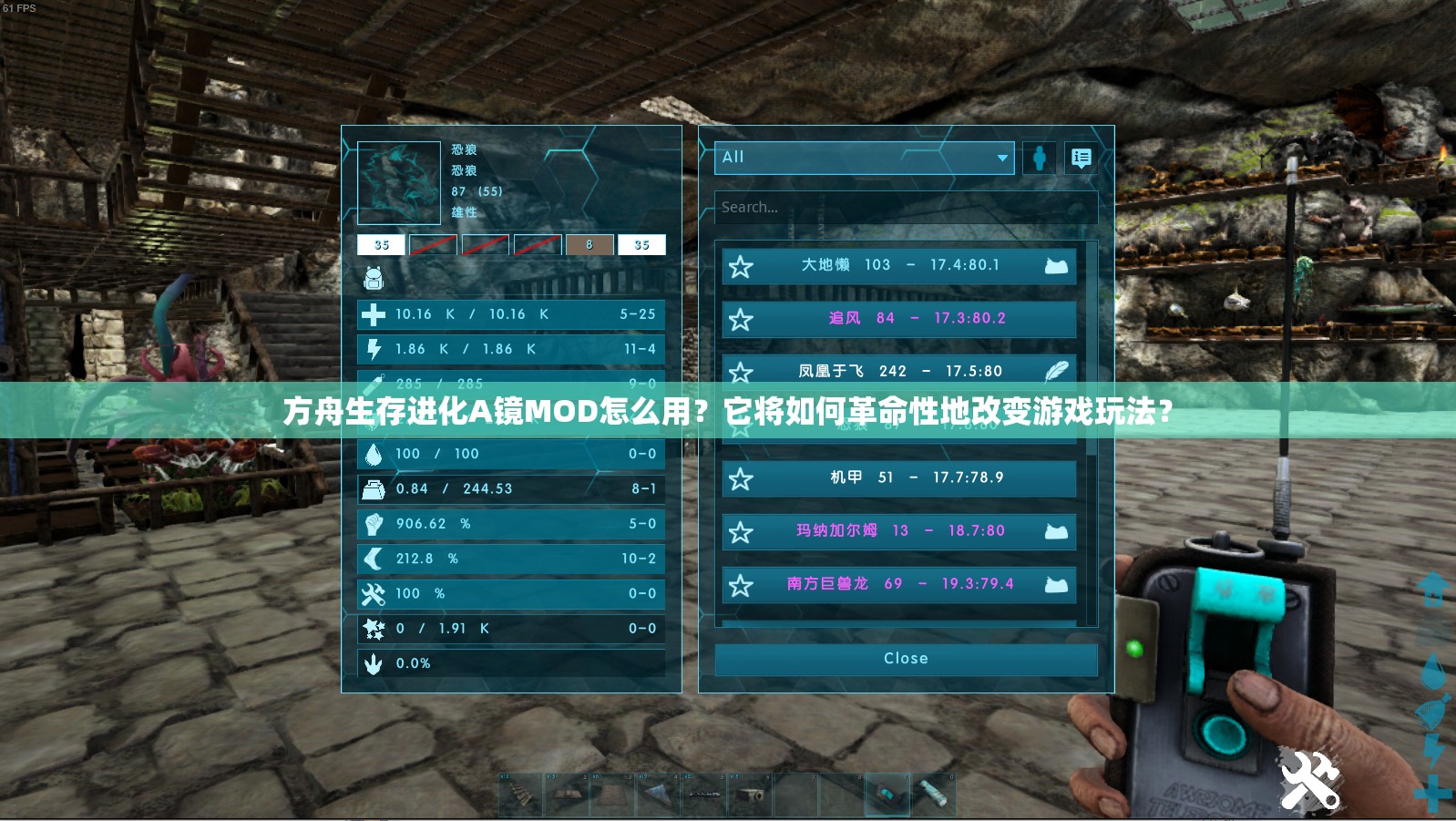
Task: Favorite 大地懒 with its star
Action: (741, 267)
